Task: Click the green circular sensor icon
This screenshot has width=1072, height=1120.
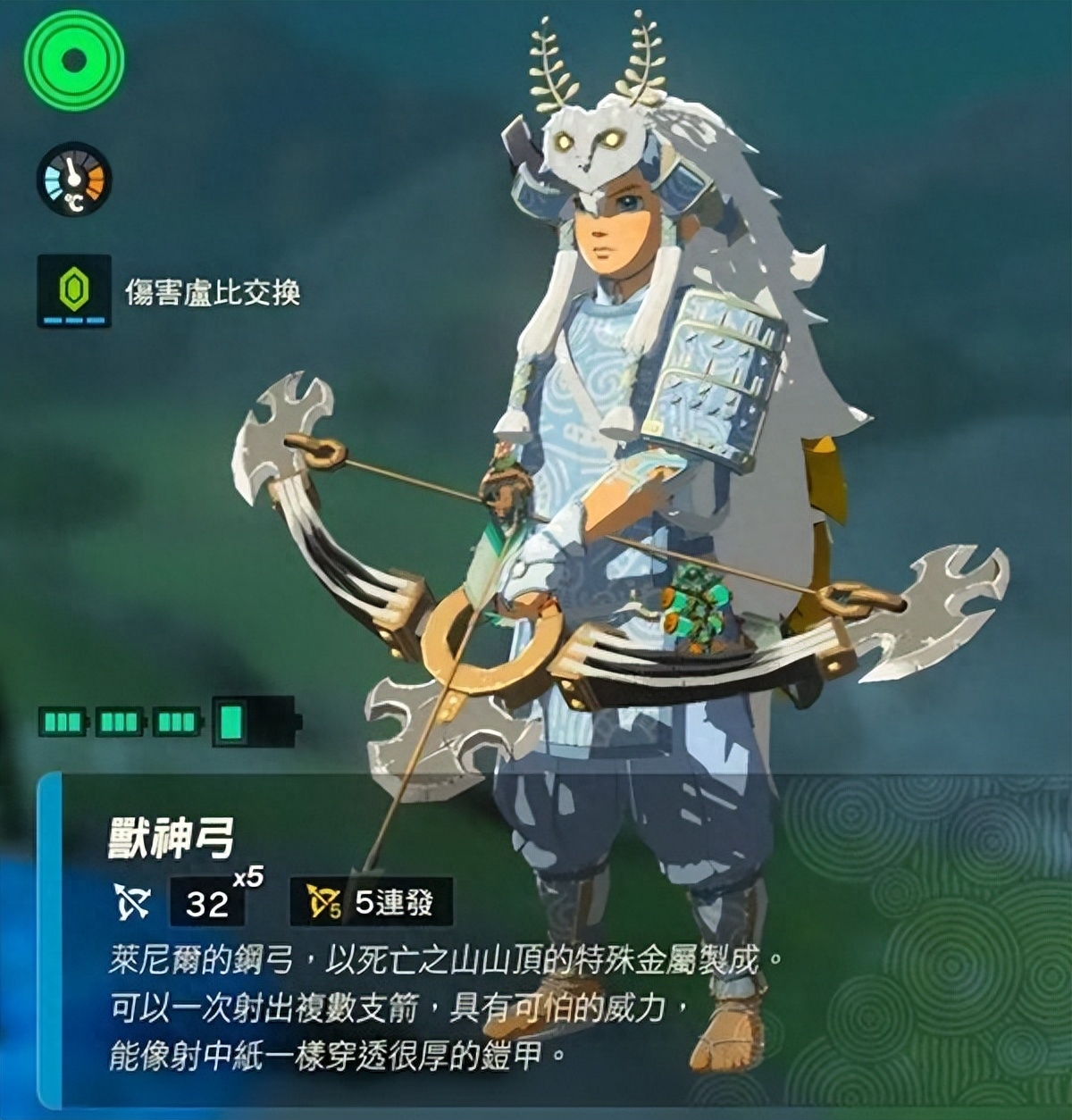Action: [x=74, y=61]
